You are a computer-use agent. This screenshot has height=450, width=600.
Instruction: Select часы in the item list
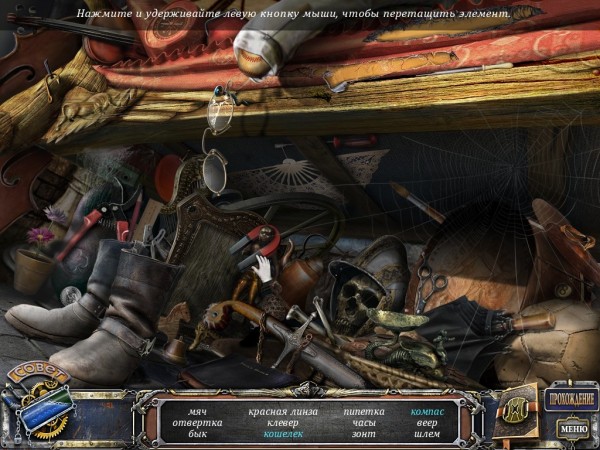363,423
